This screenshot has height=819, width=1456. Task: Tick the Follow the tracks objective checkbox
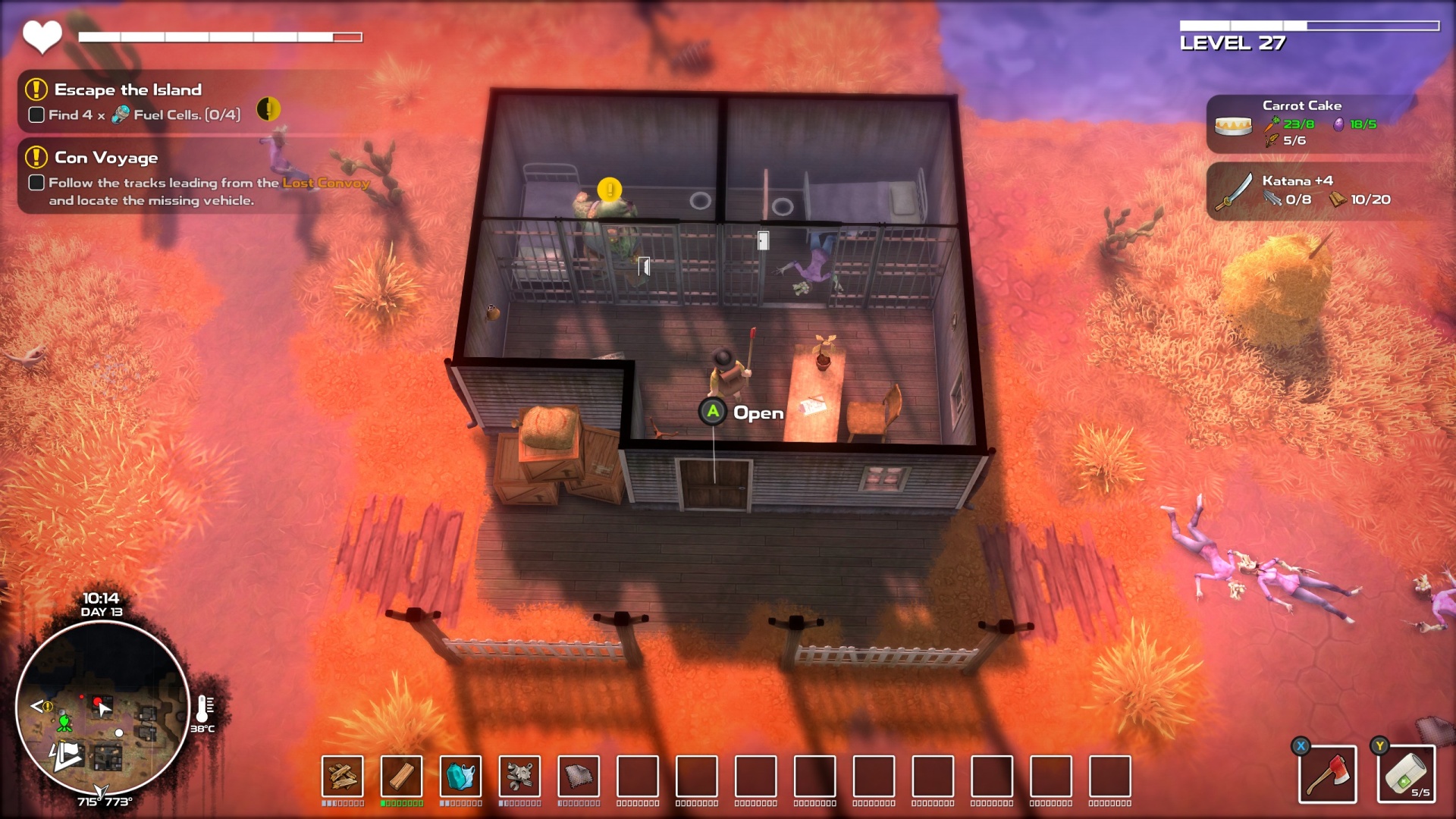(36, 183)
